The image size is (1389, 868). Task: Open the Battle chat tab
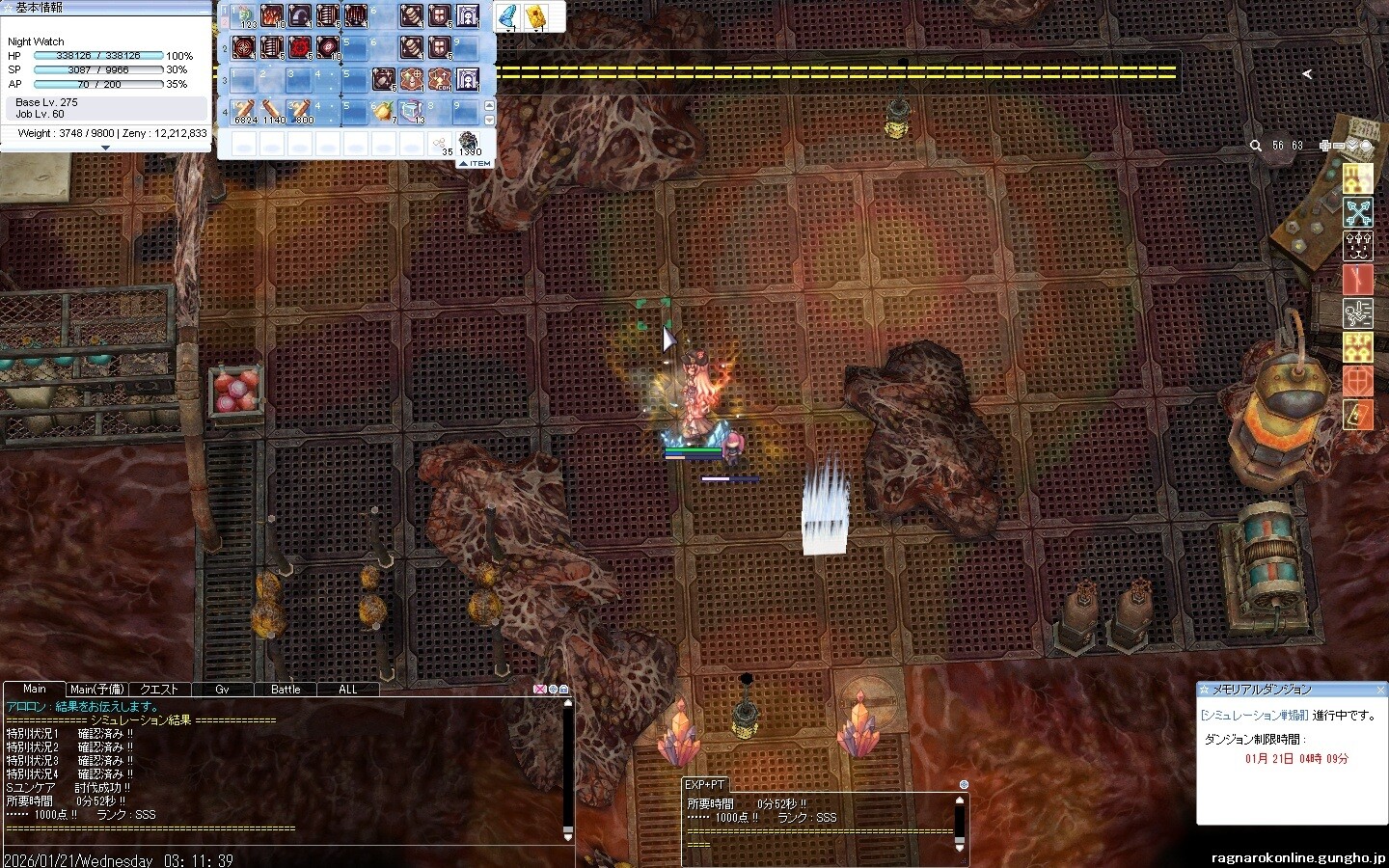[x=286, y=690]
